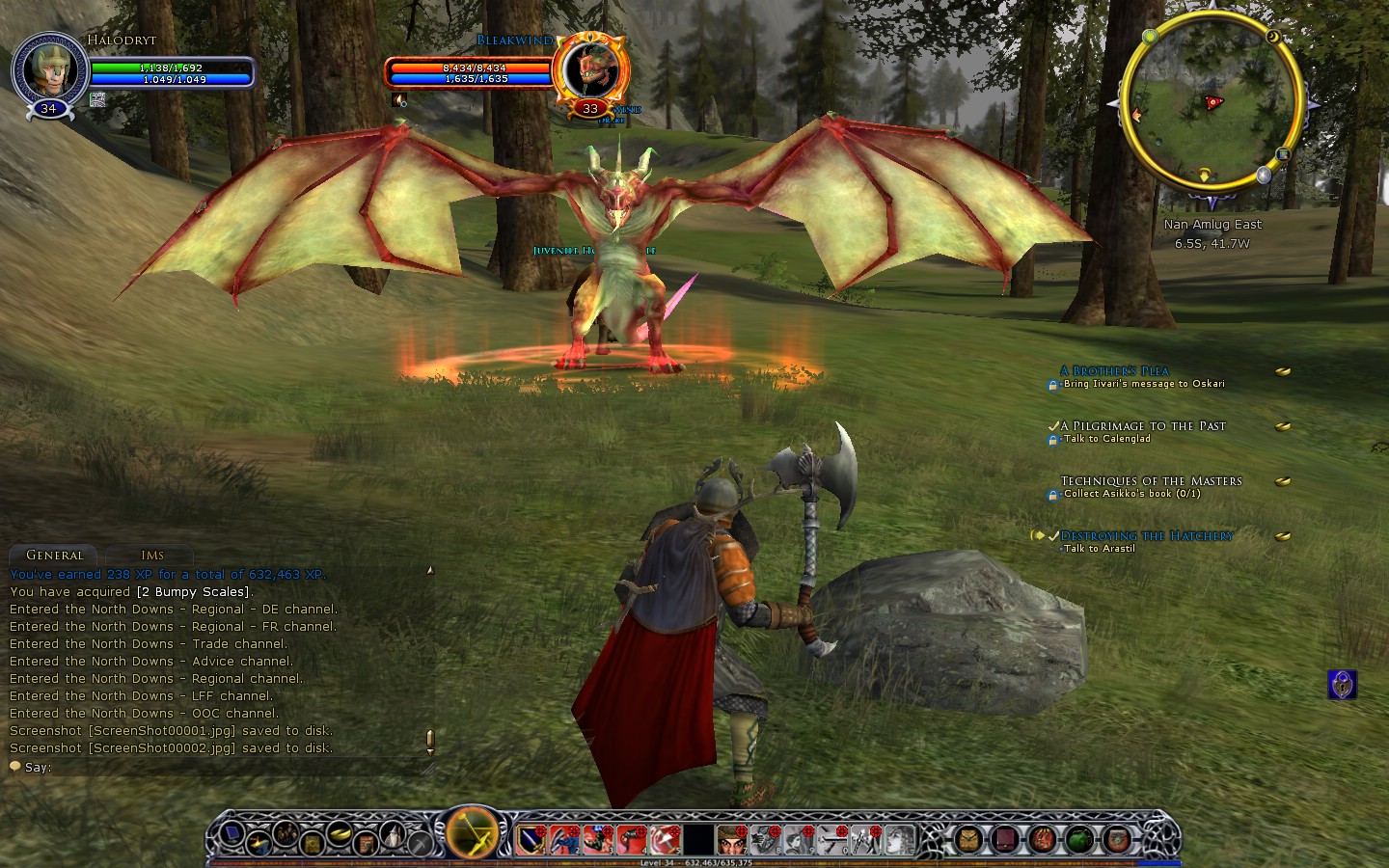Click the moon time-of-day icon on minimap

[1272, 37]
